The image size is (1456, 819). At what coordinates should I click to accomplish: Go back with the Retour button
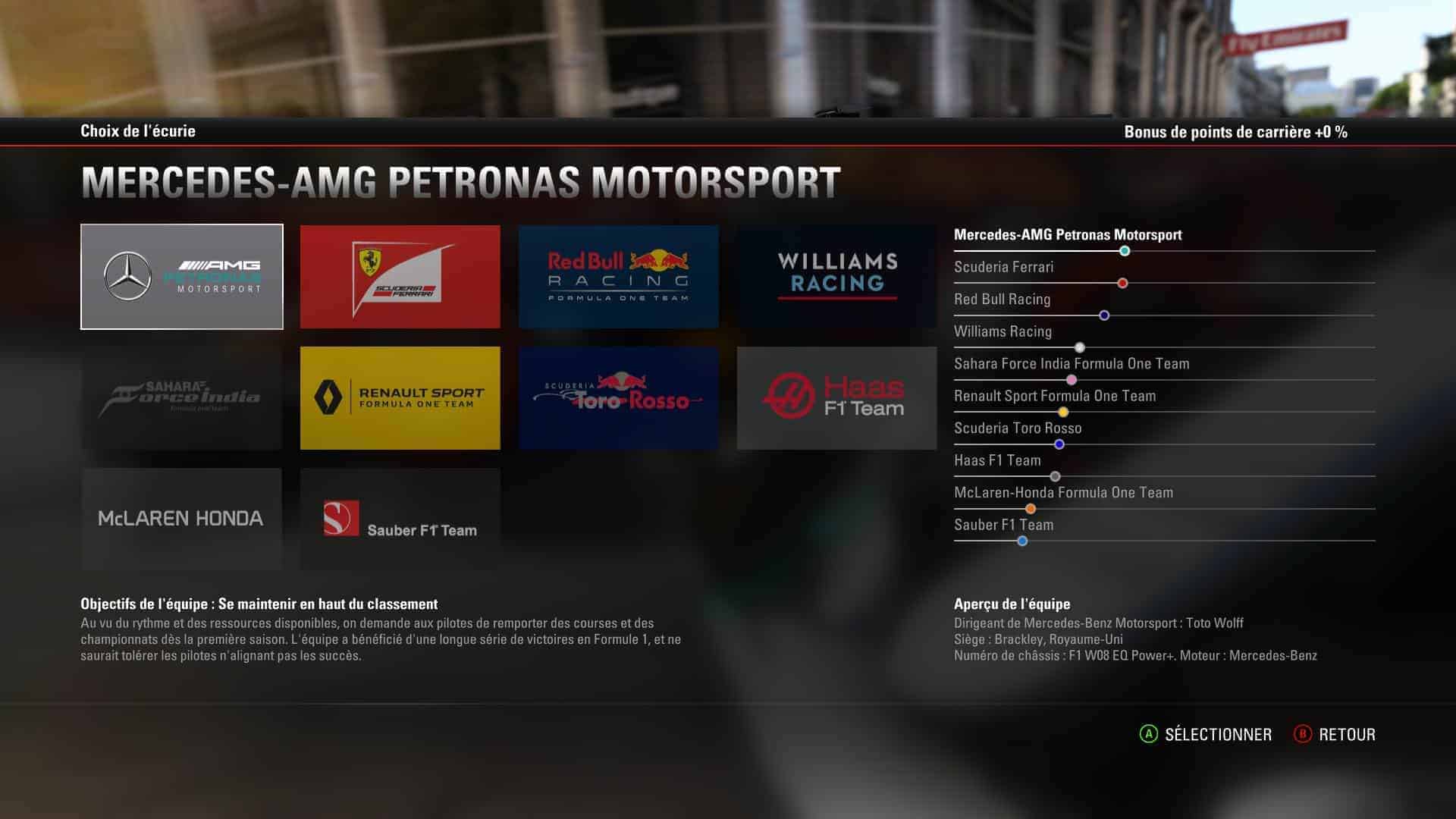(1335, 734)
